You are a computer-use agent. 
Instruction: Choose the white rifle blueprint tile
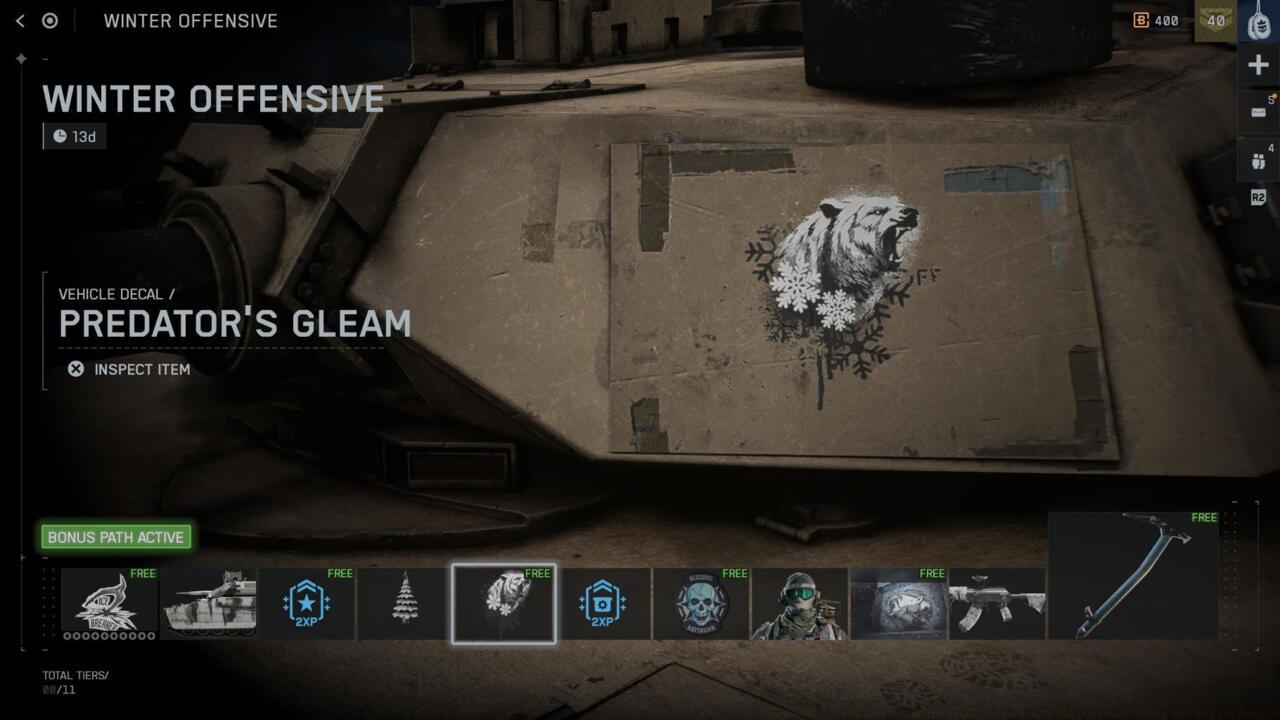(x=997, y=603)
